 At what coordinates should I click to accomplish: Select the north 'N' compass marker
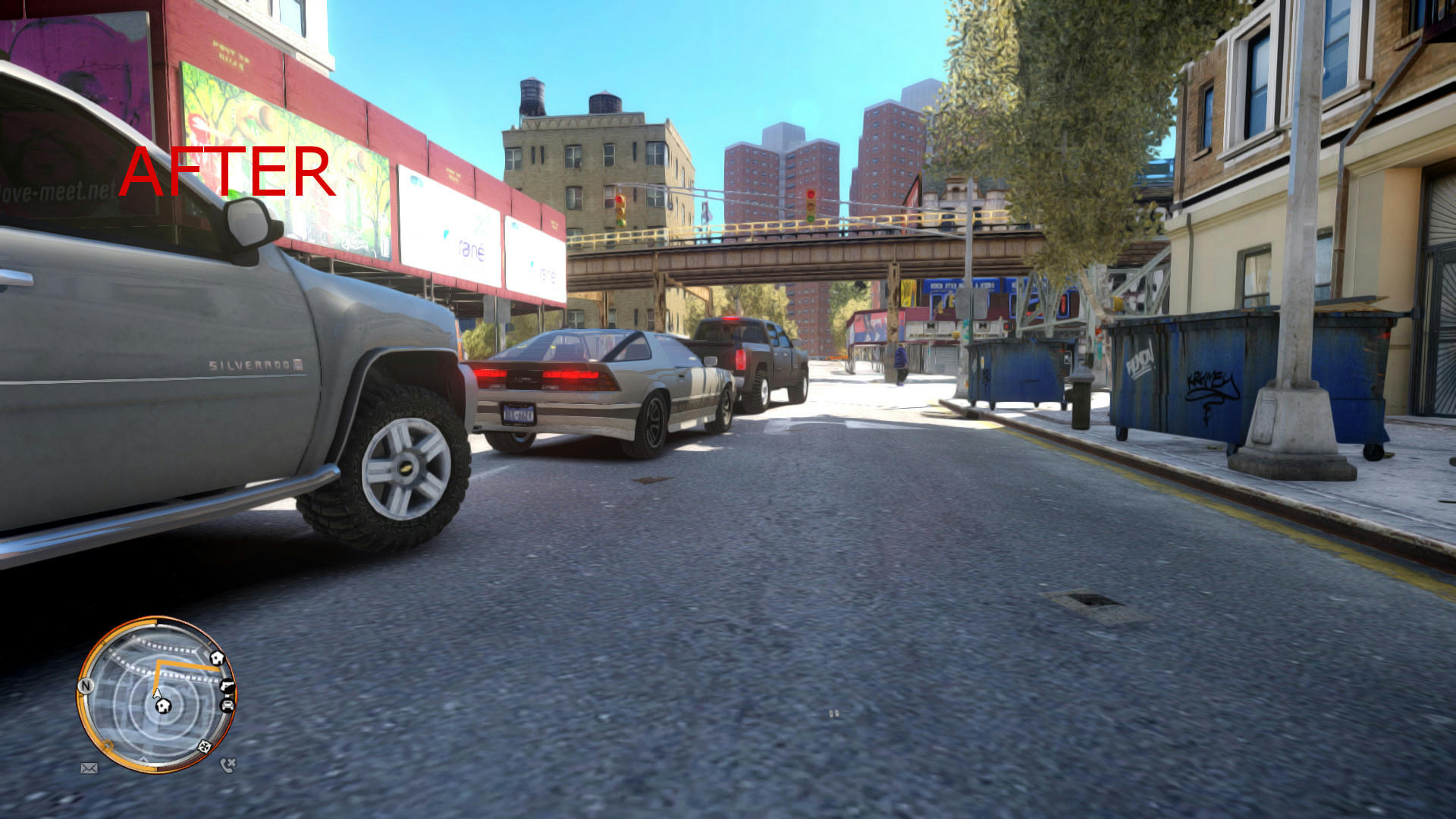[x=86, y=686]
